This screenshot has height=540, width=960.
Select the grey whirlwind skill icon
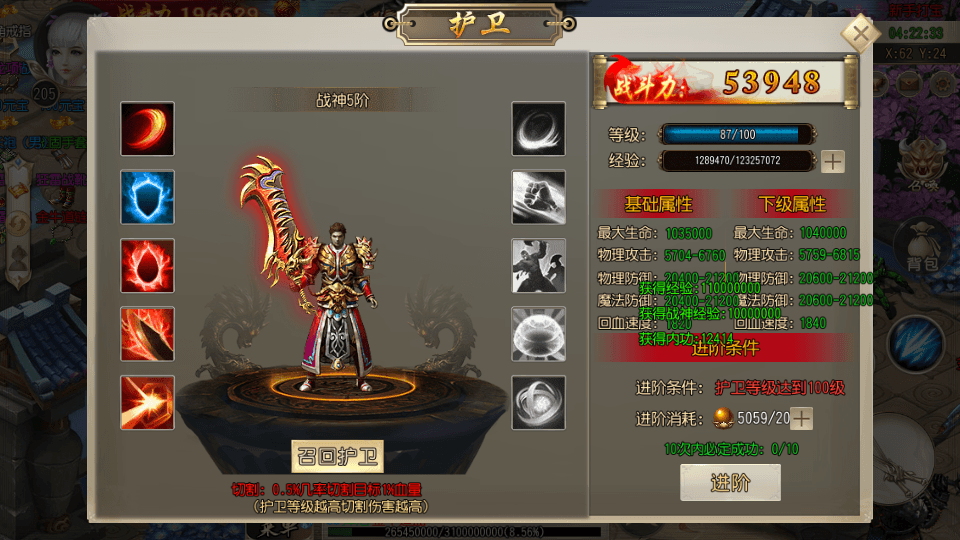538,128
